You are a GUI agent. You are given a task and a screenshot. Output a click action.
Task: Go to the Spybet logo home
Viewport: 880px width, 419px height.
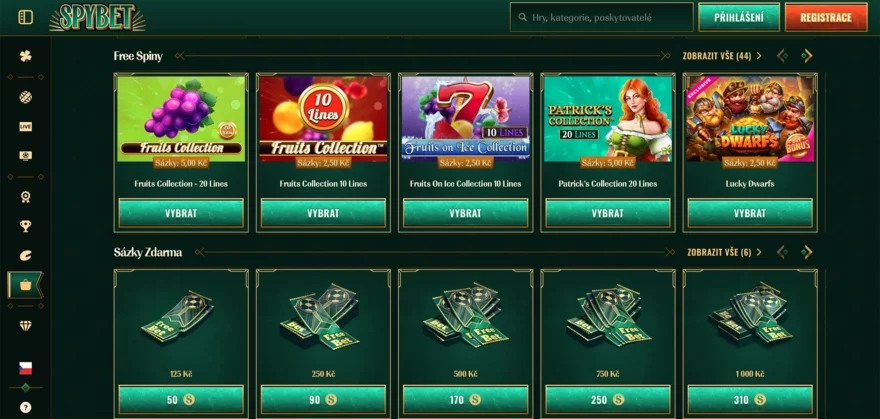[x=97, y=17]
